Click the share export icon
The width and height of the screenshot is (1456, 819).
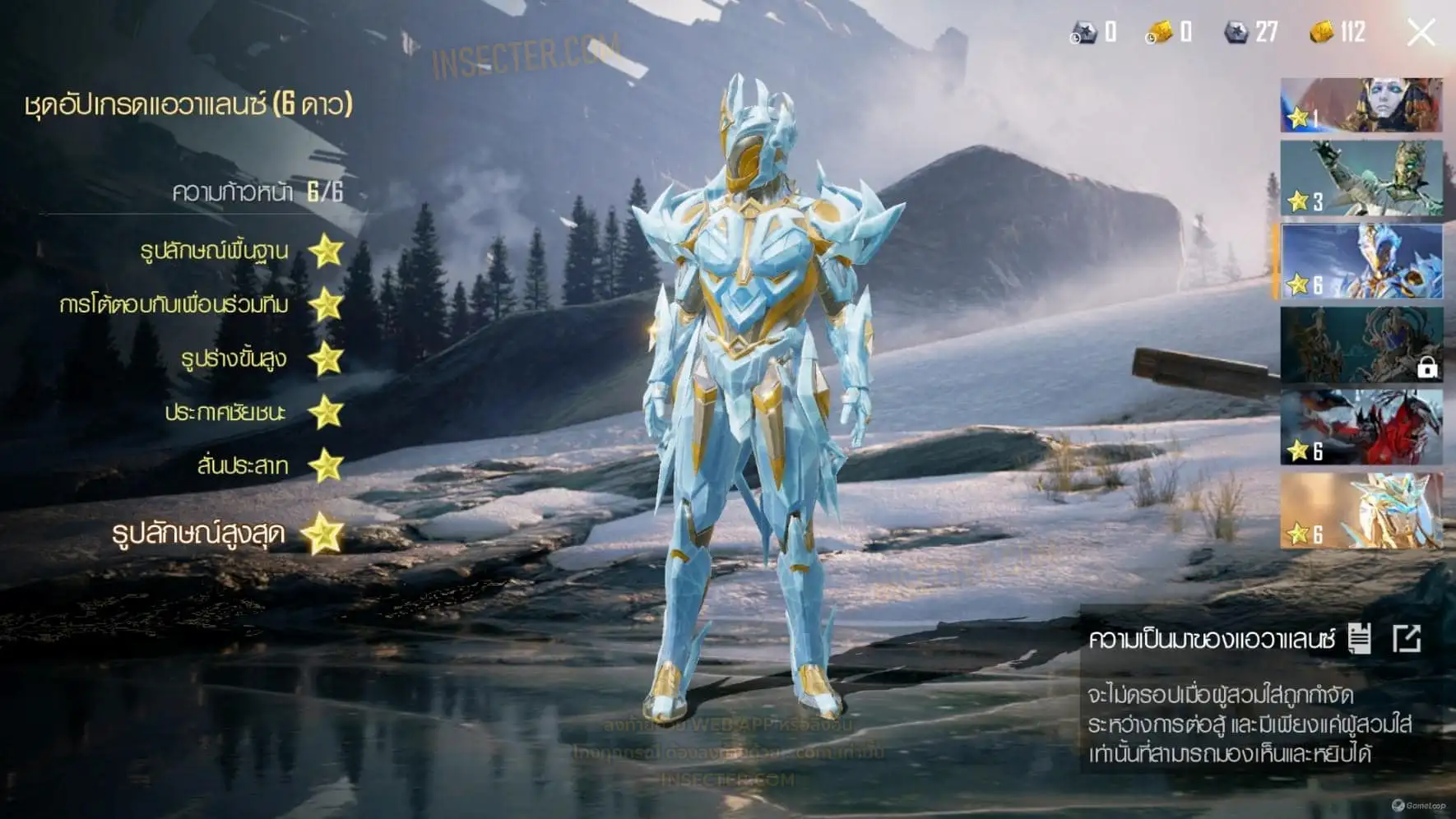(1407, 638)
